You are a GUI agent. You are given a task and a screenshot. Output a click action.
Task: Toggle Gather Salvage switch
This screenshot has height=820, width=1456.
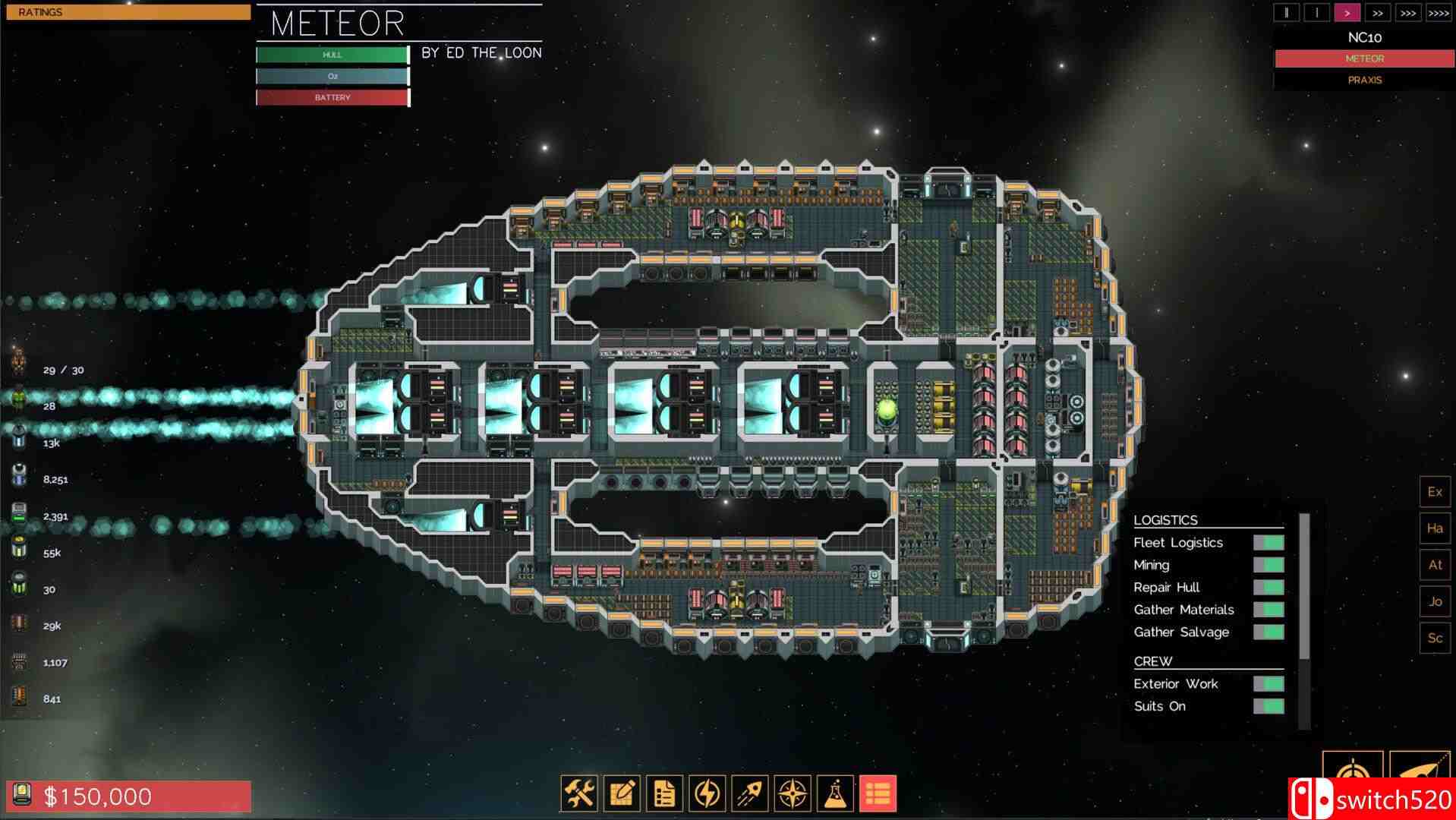1268,632
